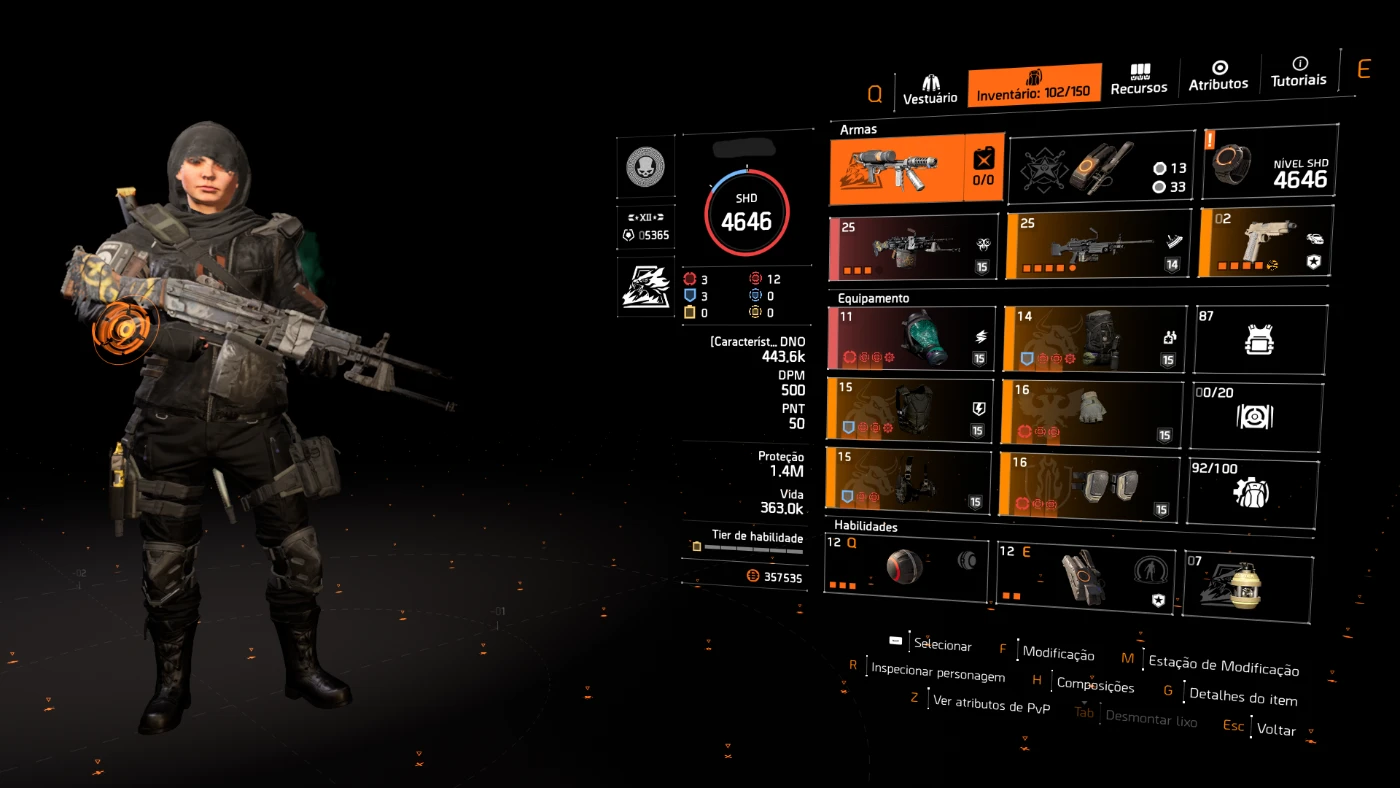Open the Vestuário tab
This screenshot has height=788, width=1400.
point(930,88)
